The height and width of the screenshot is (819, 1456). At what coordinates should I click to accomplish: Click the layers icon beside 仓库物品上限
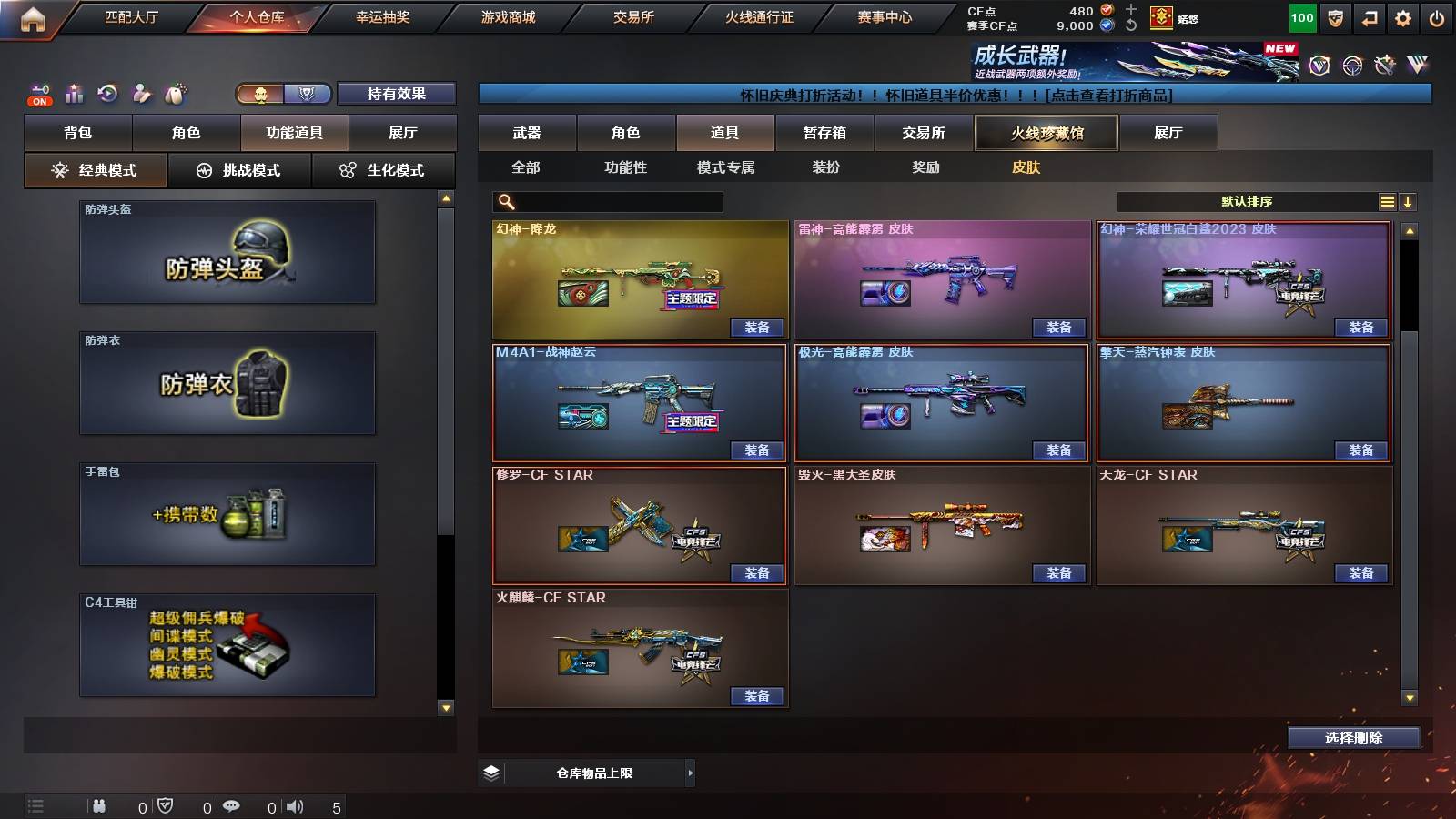[x=492, y=772]
